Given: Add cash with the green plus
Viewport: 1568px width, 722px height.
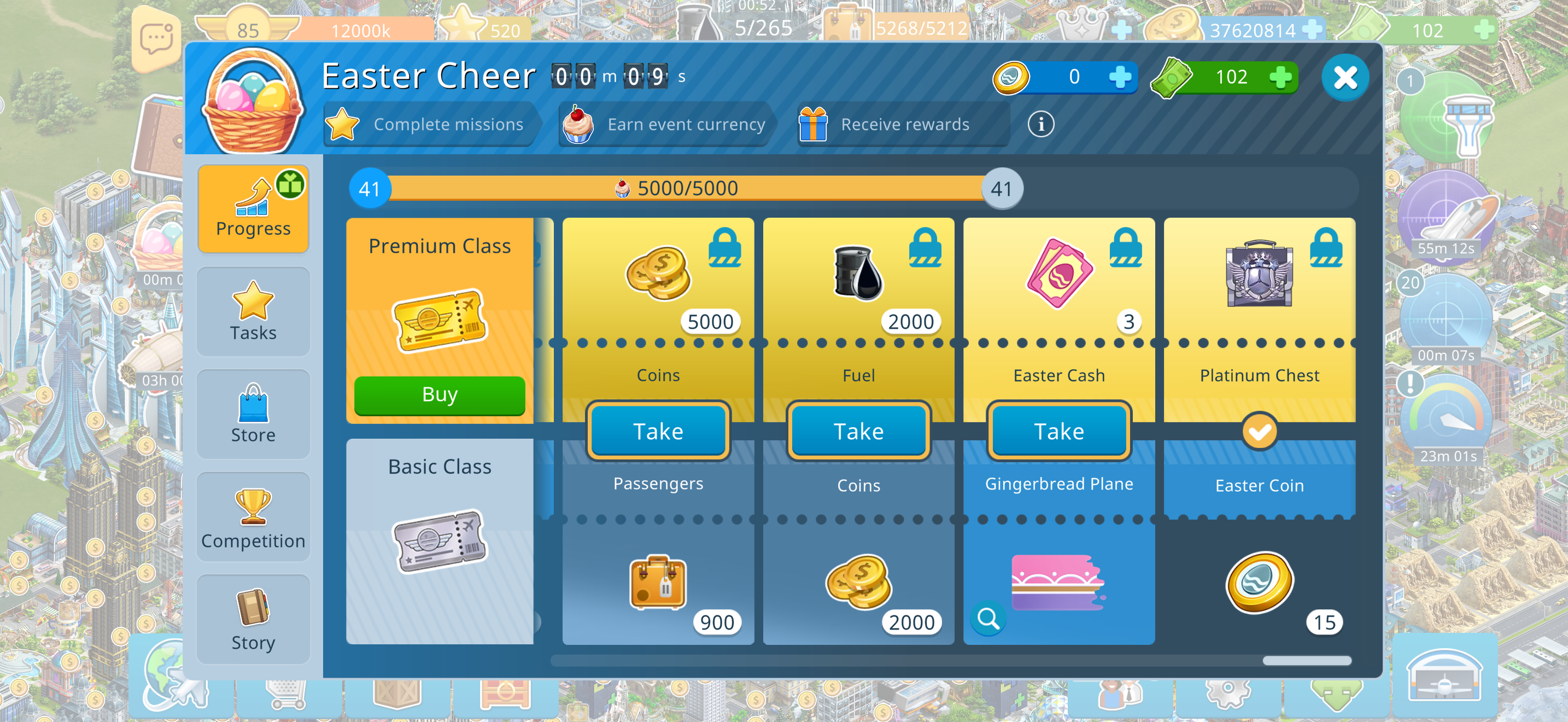Looking at the screenshot, I should (1280, 77).
